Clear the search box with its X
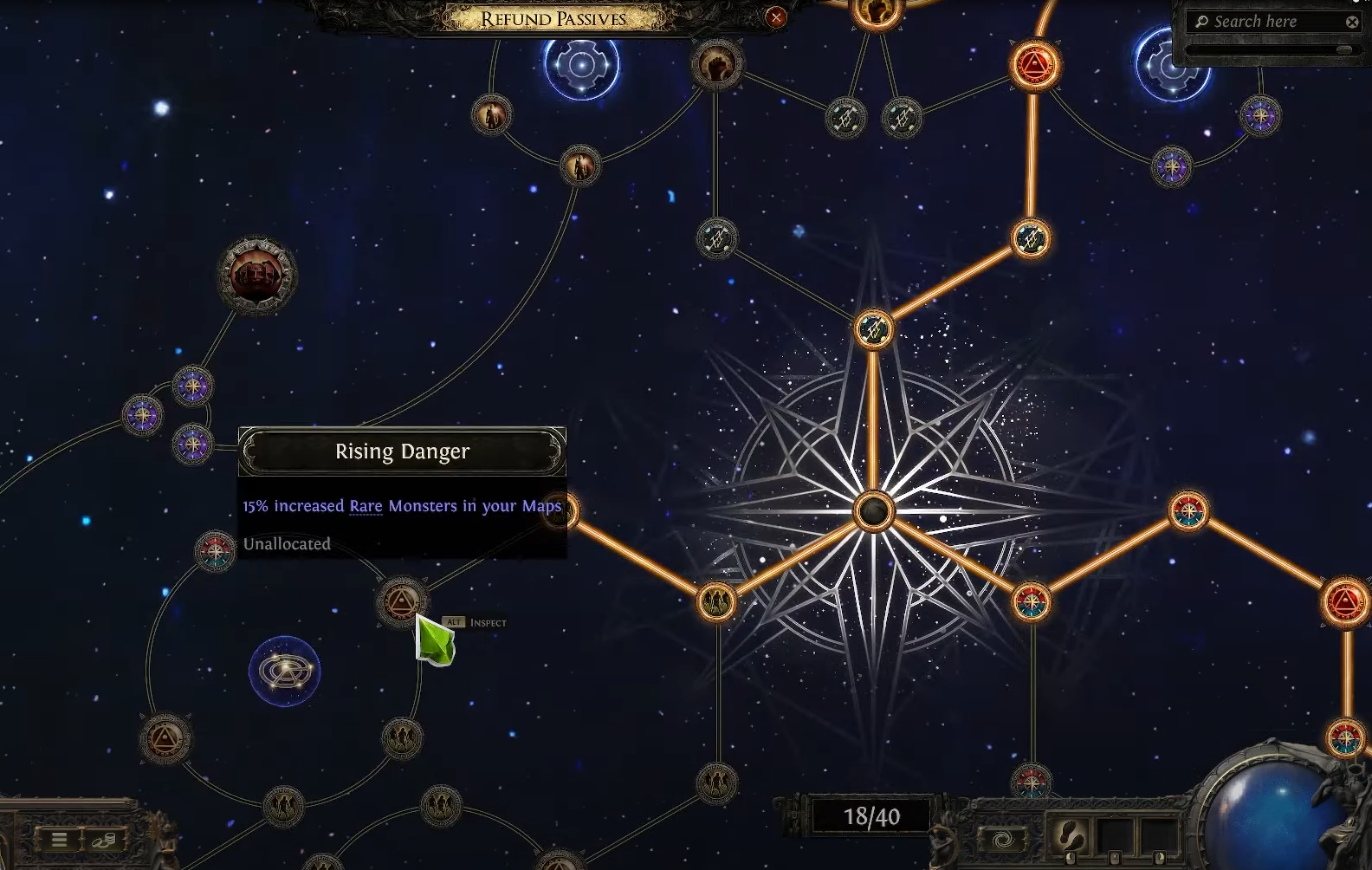The image size is (1372, 870). click(x=1352, y=23)
